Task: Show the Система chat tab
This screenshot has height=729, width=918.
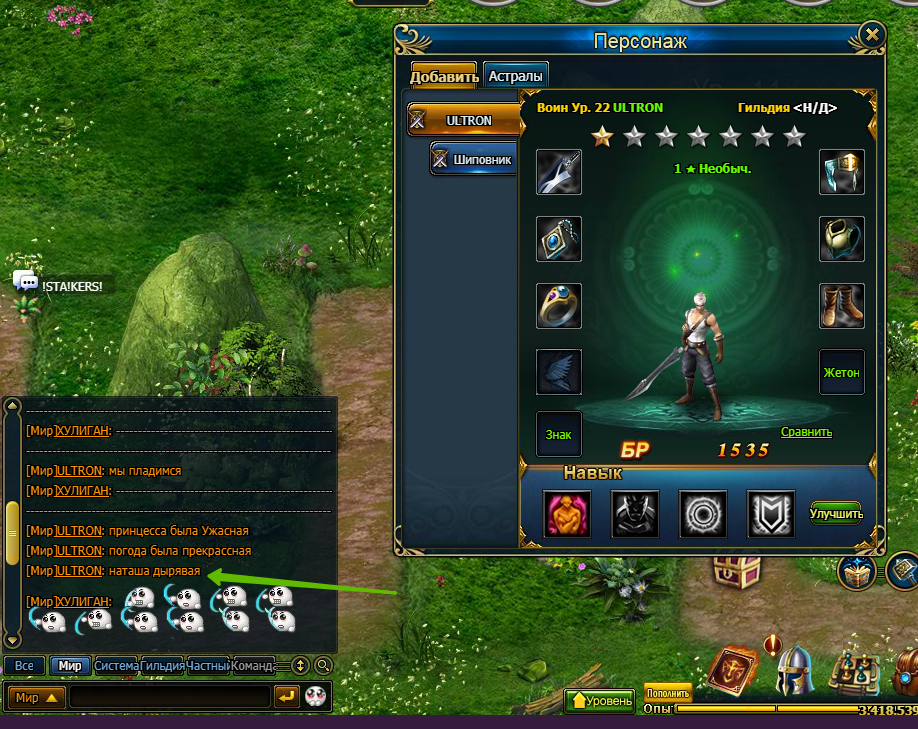Action: [115, 665]
